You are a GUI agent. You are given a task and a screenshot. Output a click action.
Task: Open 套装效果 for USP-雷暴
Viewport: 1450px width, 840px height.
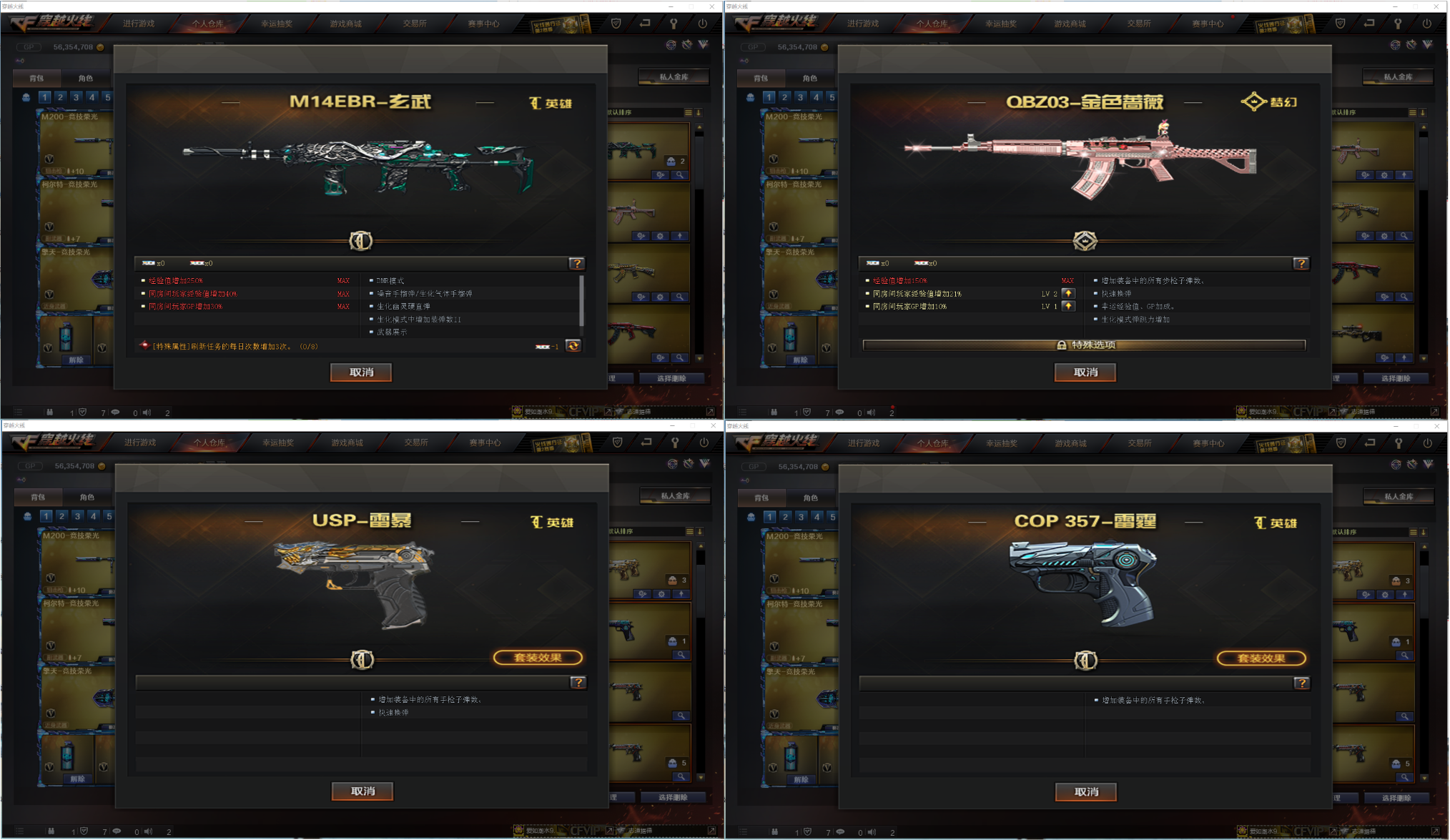538,657
